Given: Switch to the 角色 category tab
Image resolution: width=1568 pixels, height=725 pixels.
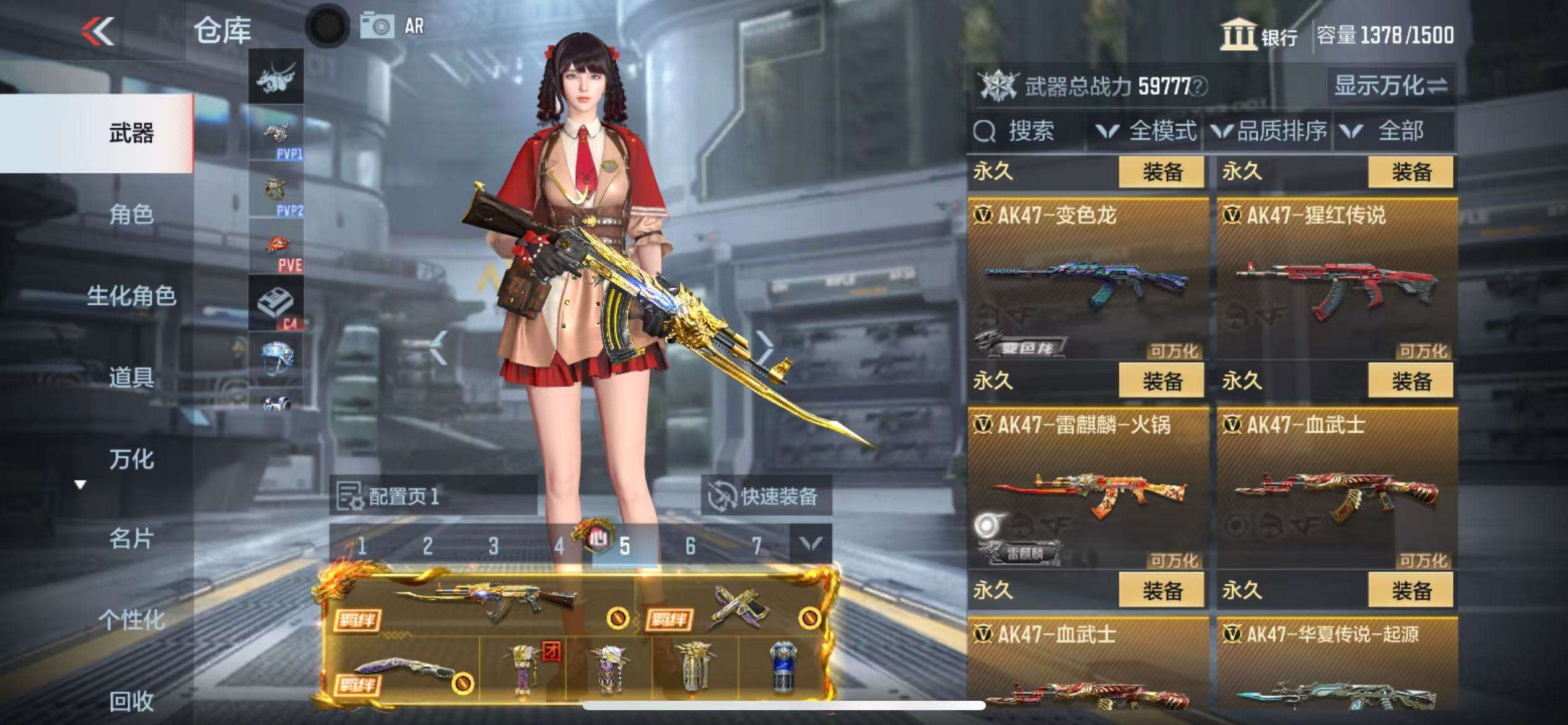Looking at the screenshot, I should 131,214.
